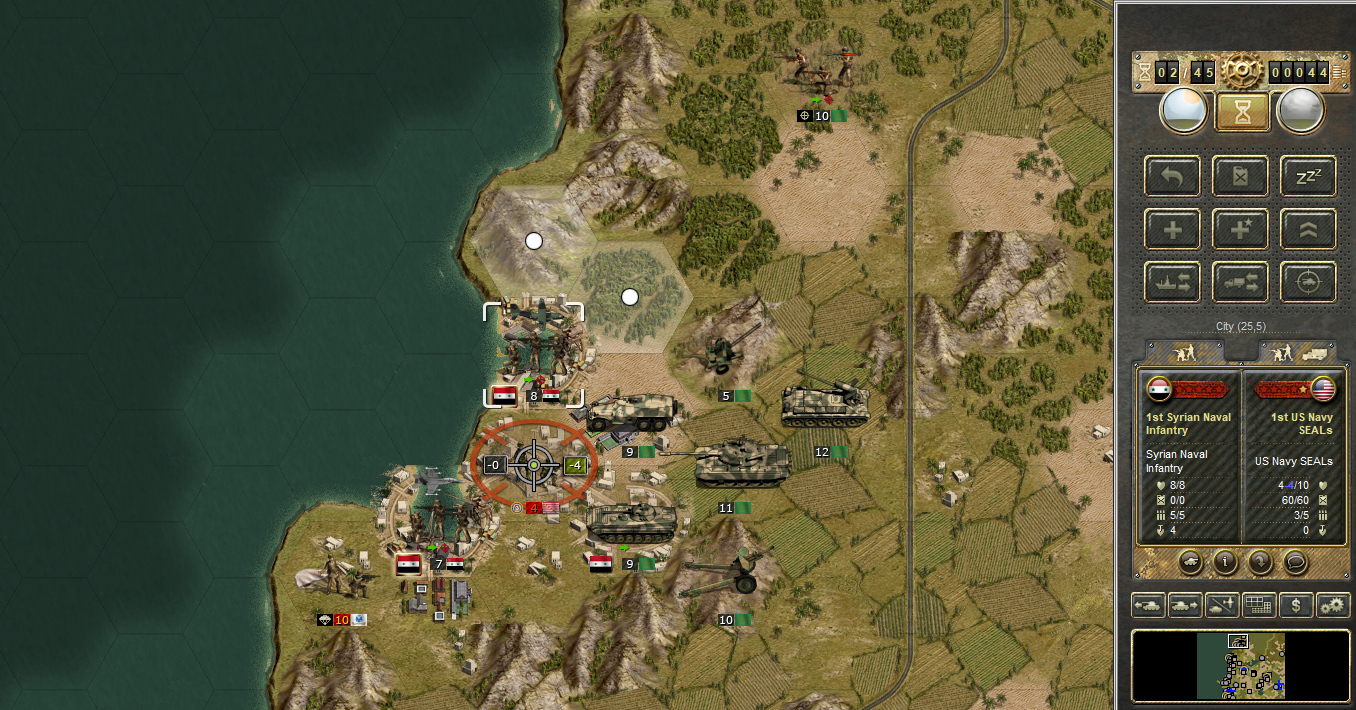Open the purchase screen dollar button
Viewport: 1356px width, 710px height.
(x=1296, y=605)
